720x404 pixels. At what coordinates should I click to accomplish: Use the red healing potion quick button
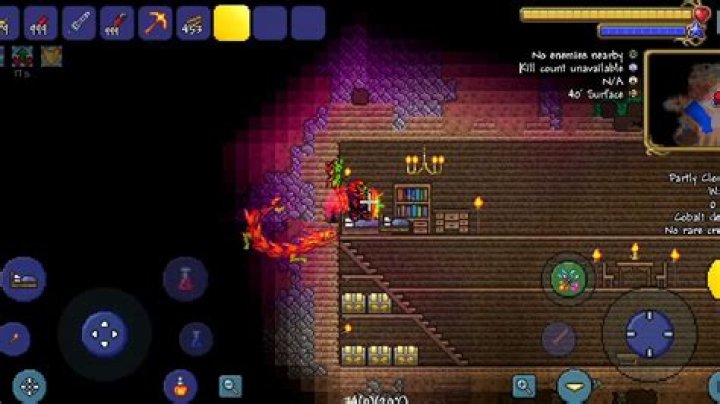(185, 279)
